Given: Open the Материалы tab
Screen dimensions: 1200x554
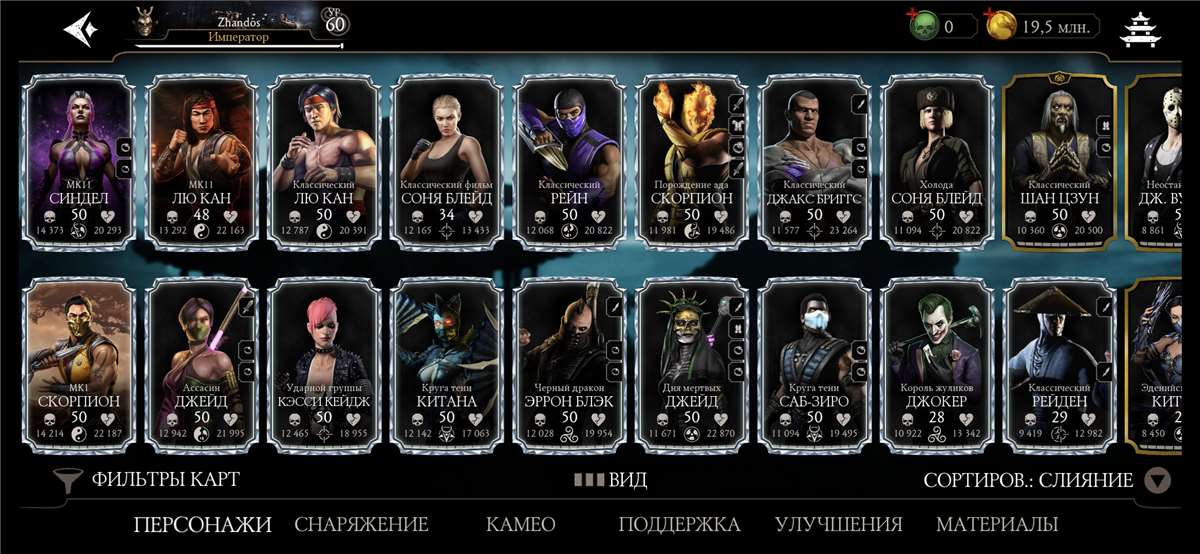Looking at the screenshot, I should pos(996,524).
